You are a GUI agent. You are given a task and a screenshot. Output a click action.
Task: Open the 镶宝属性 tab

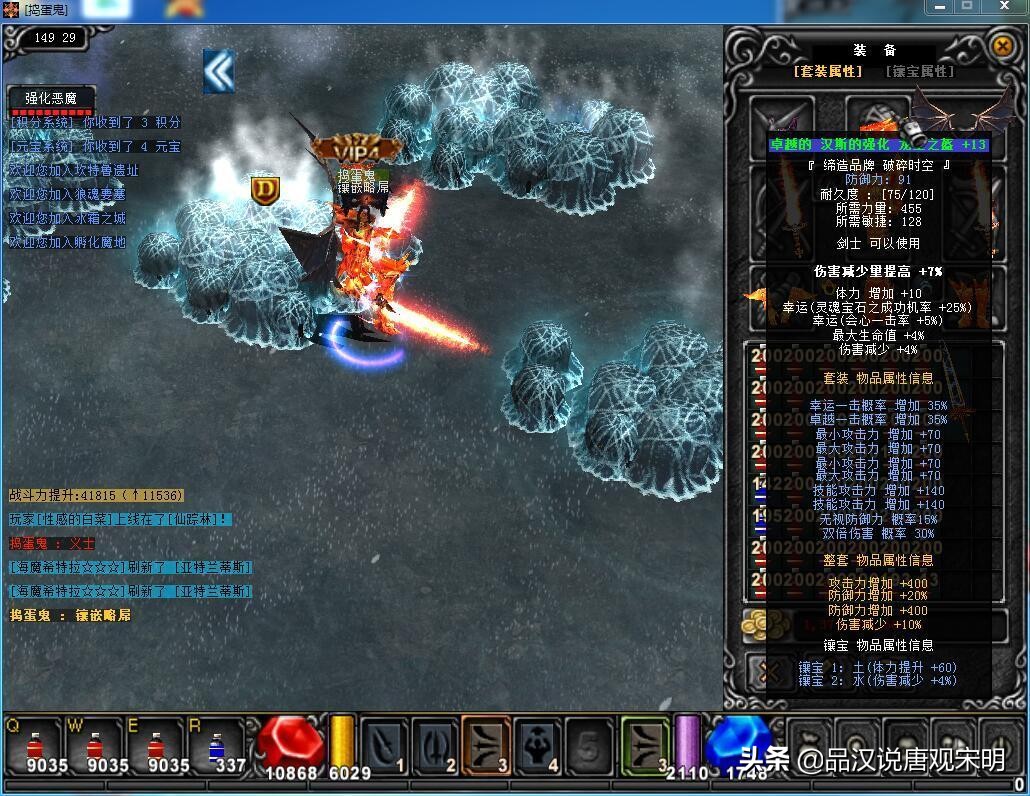click(920, 71)
